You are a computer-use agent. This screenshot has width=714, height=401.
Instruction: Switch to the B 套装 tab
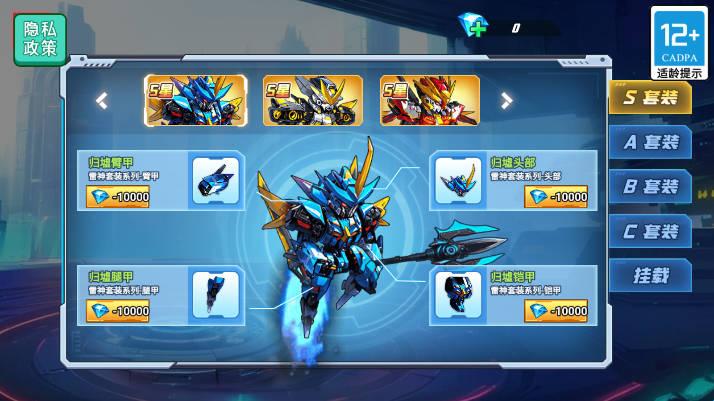(x=650, y=187)
